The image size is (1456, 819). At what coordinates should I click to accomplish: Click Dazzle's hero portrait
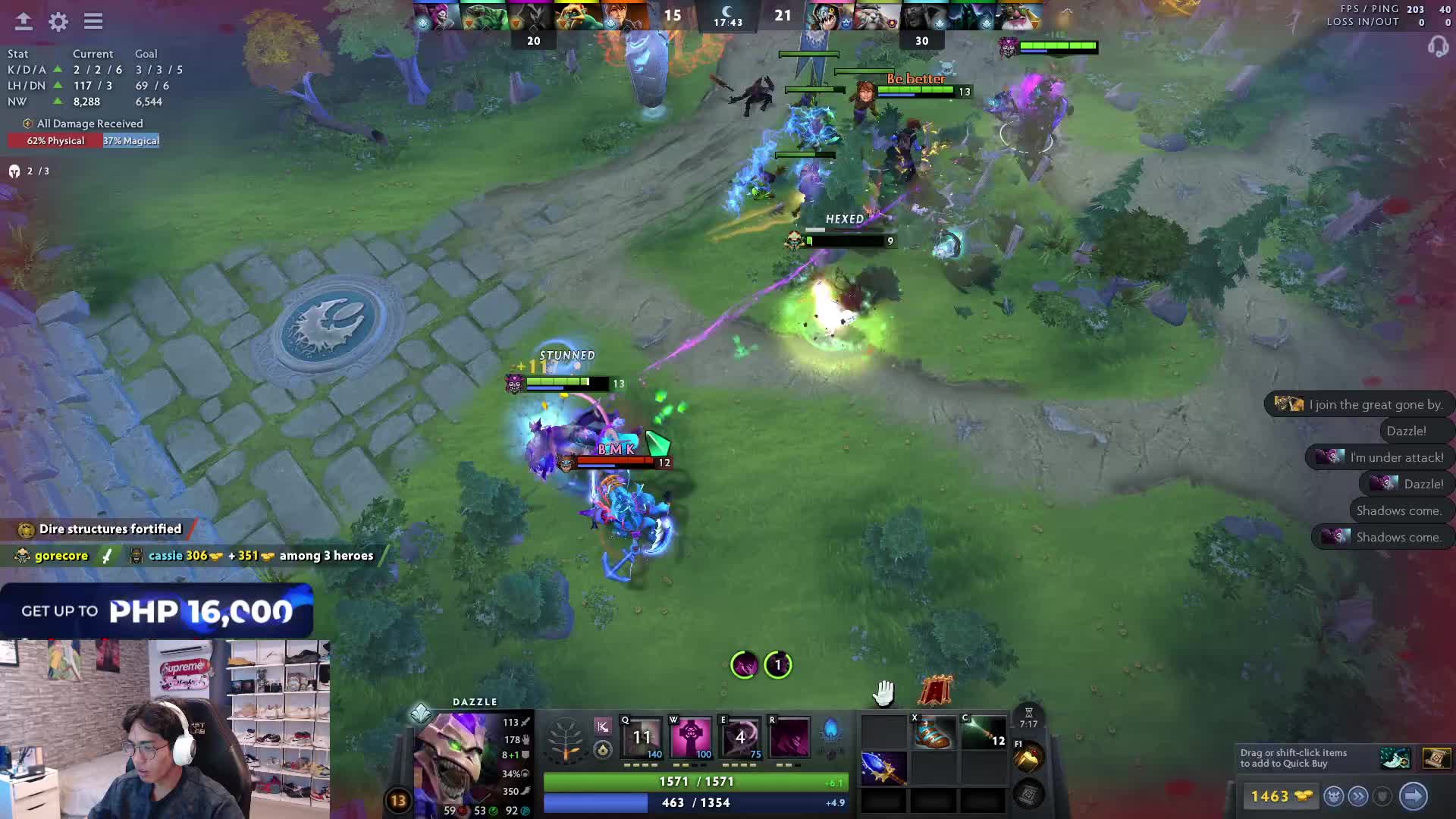pyautogui.click(x=455, y=758)
